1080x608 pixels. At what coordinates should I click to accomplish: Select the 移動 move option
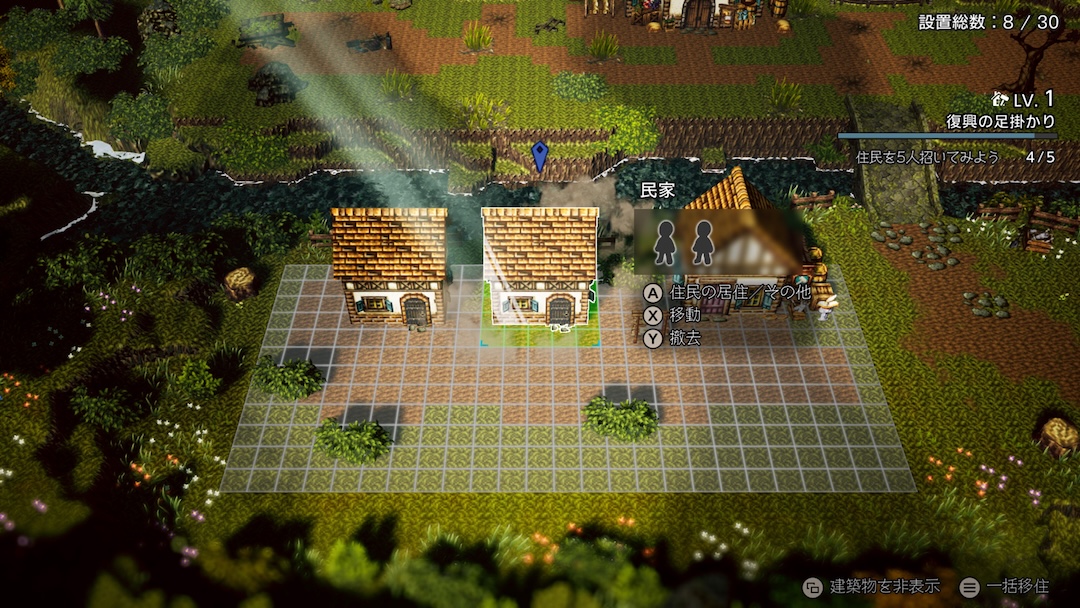[x=685, y=315]
